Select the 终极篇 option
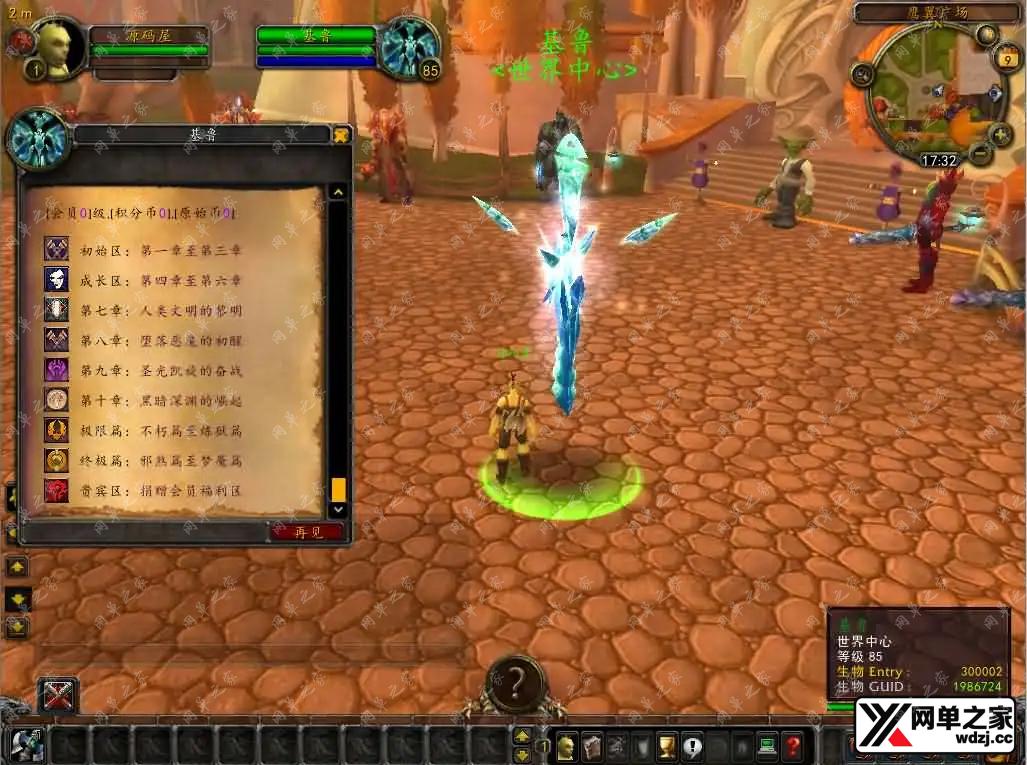The image size is (1027, 765). pyautogui.click(x=160, y=461)
